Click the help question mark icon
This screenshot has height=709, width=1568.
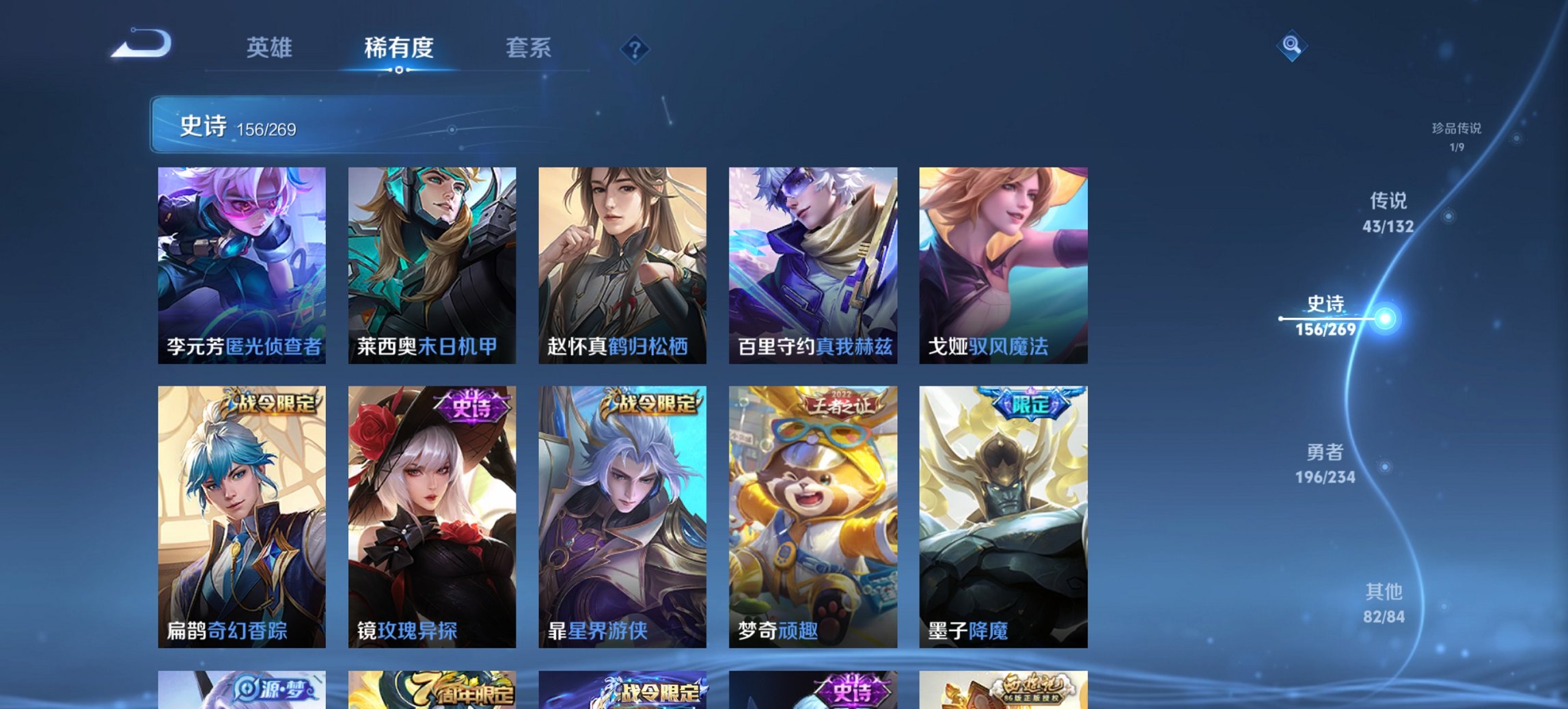[x=635, y=51]
